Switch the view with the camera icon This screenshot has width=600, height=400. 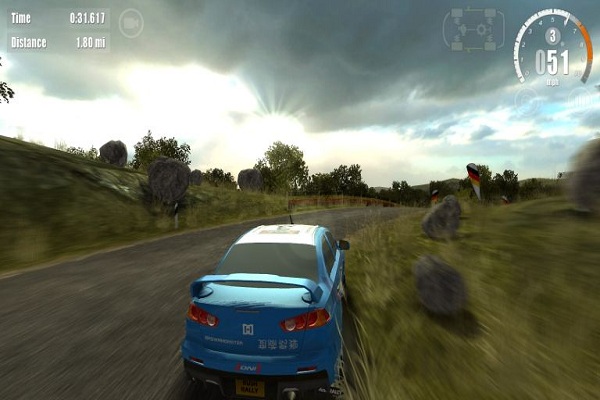[131, 22]
